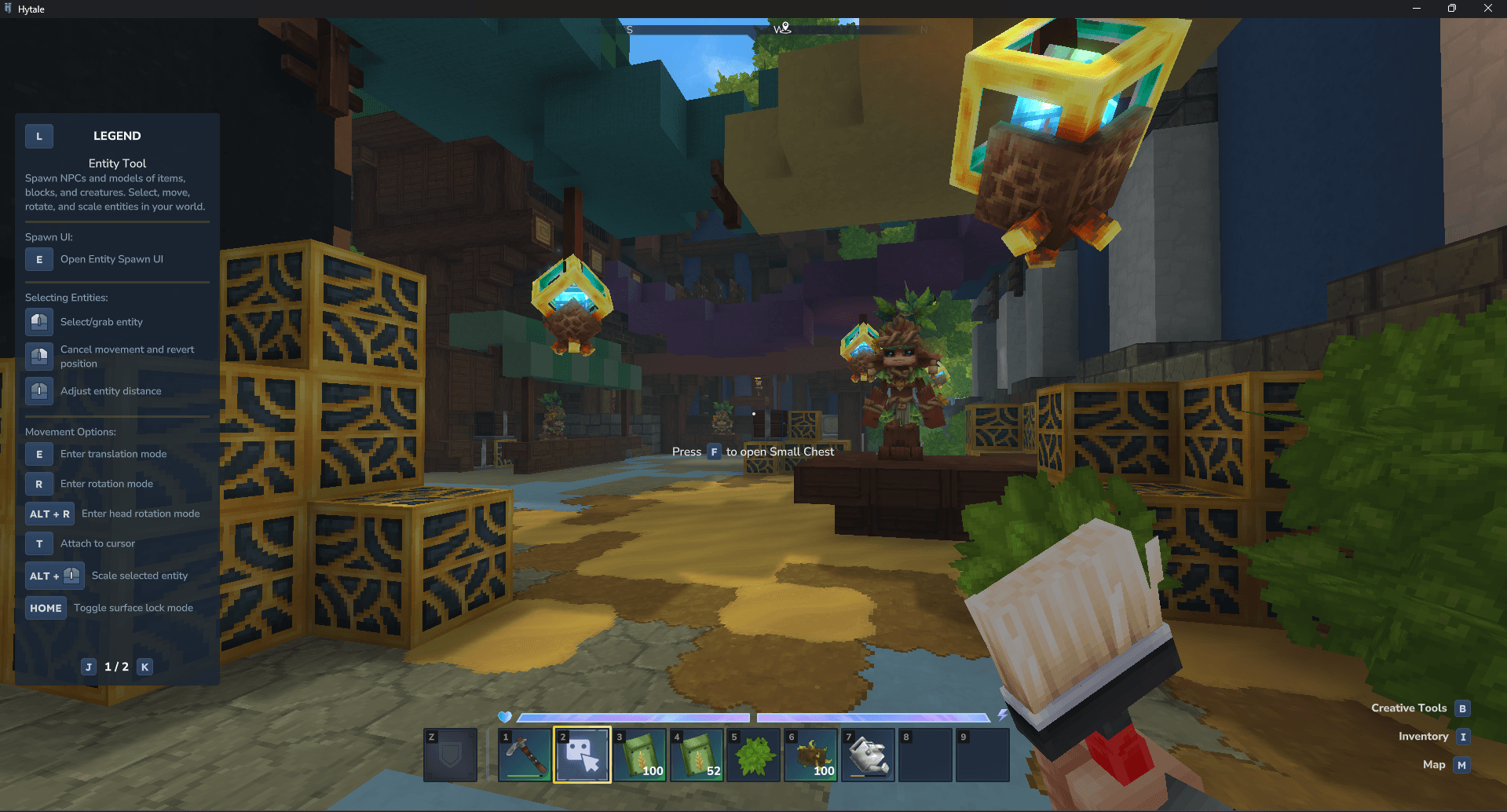Select the hoe tool in the hotbar
Screen dimensions: 1507x812
(525, 755)
